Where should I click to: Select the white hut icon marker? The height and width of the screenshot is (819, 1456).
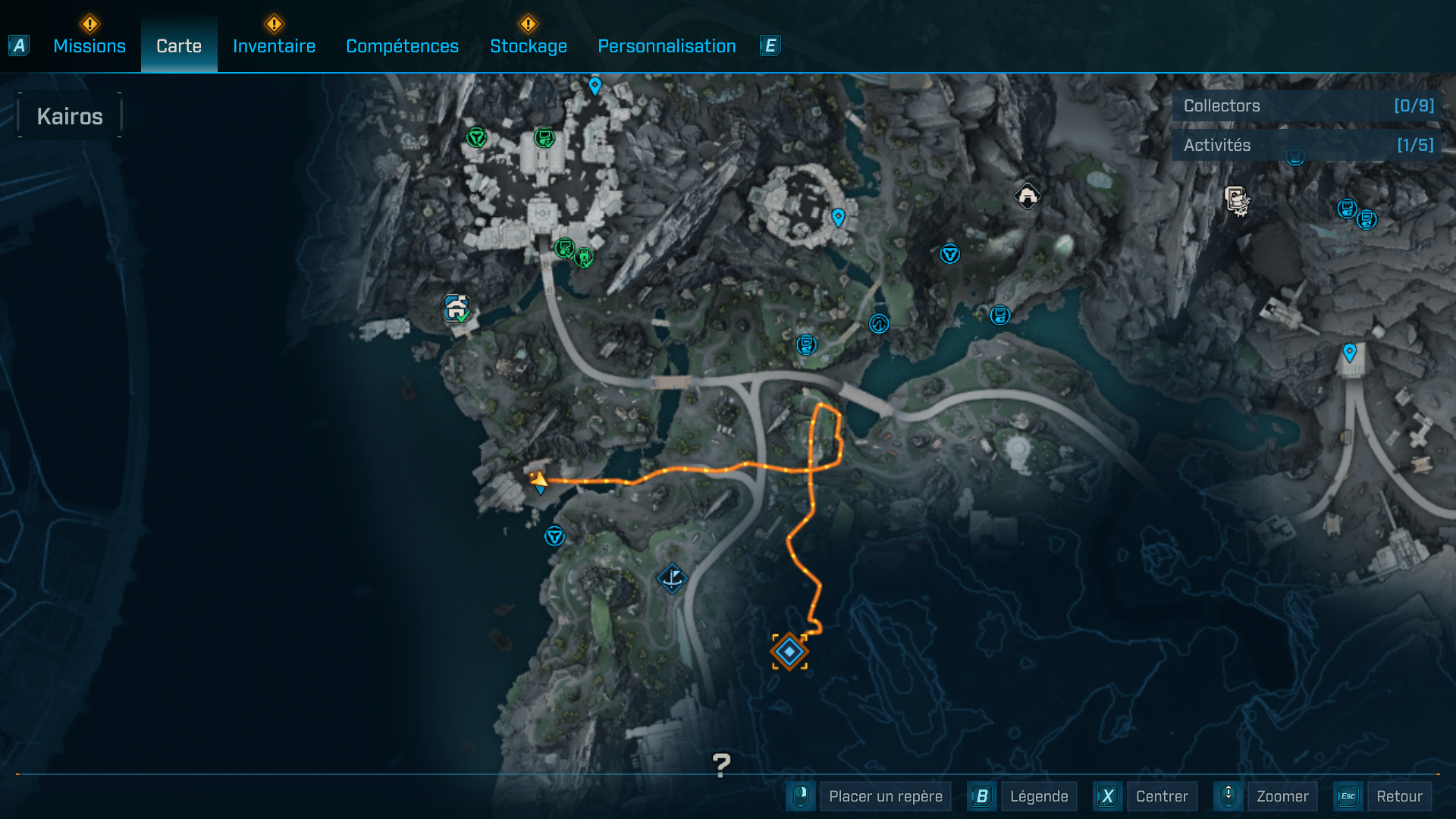[x=1028, y=196]
